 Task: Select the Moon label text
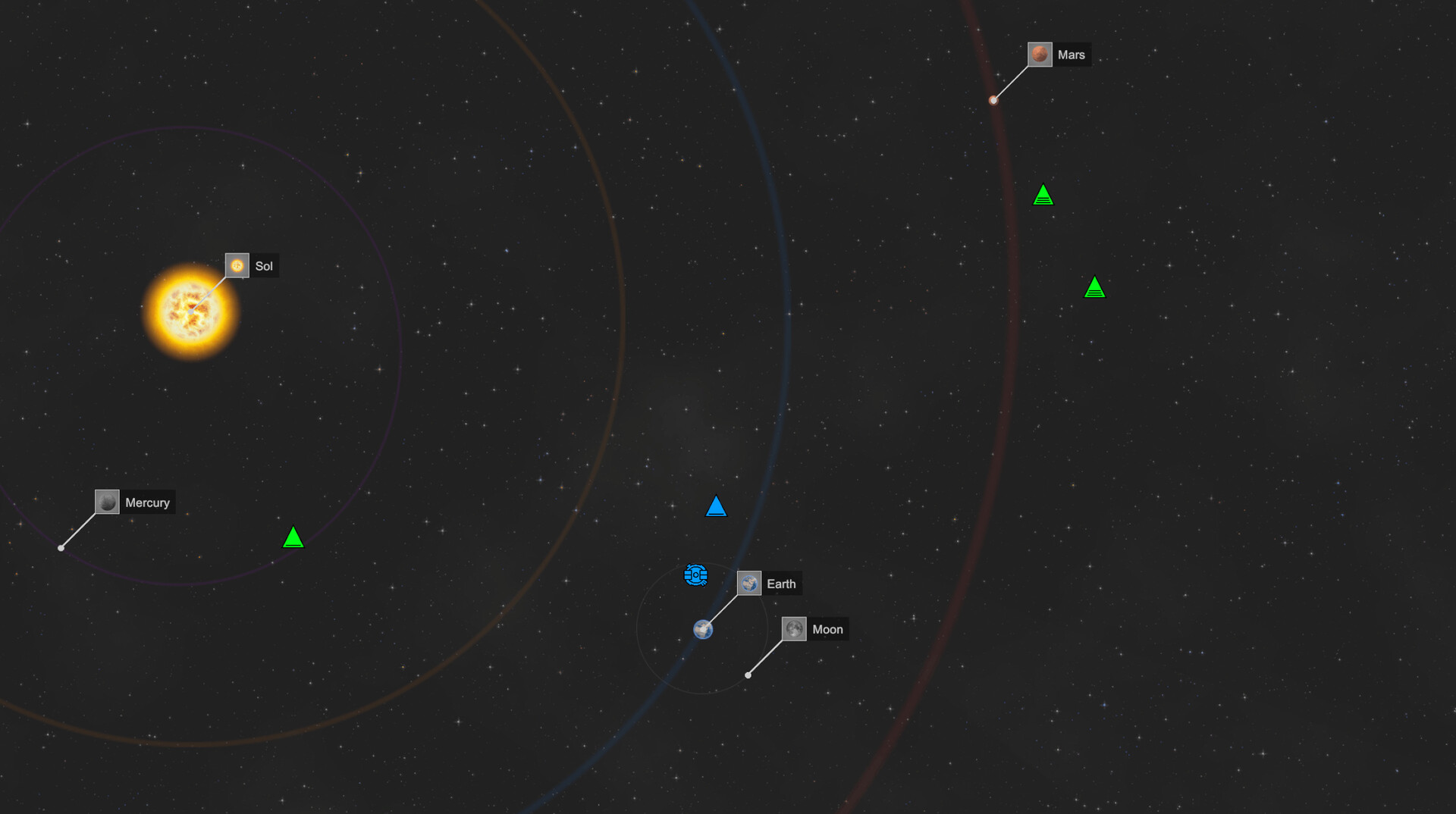[827, 628]
